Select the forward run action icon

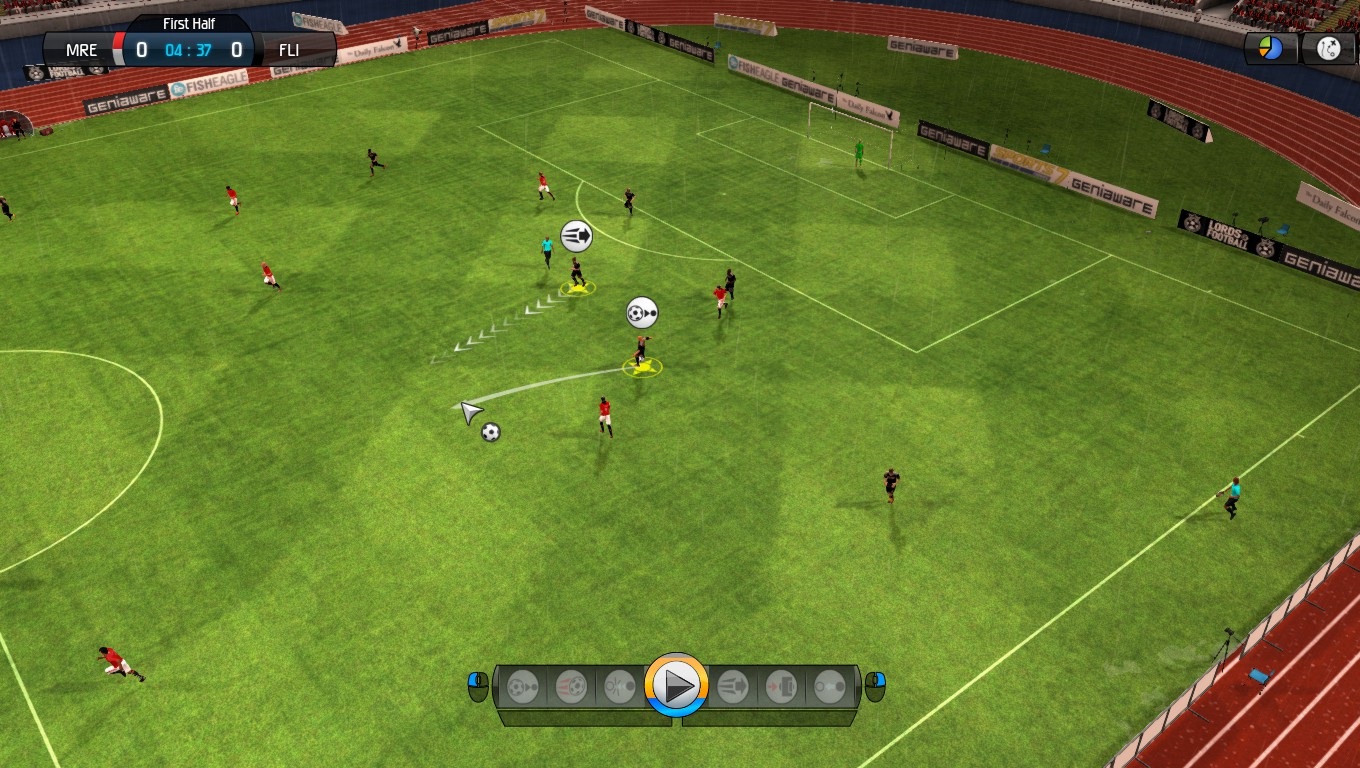click(732, 687)
